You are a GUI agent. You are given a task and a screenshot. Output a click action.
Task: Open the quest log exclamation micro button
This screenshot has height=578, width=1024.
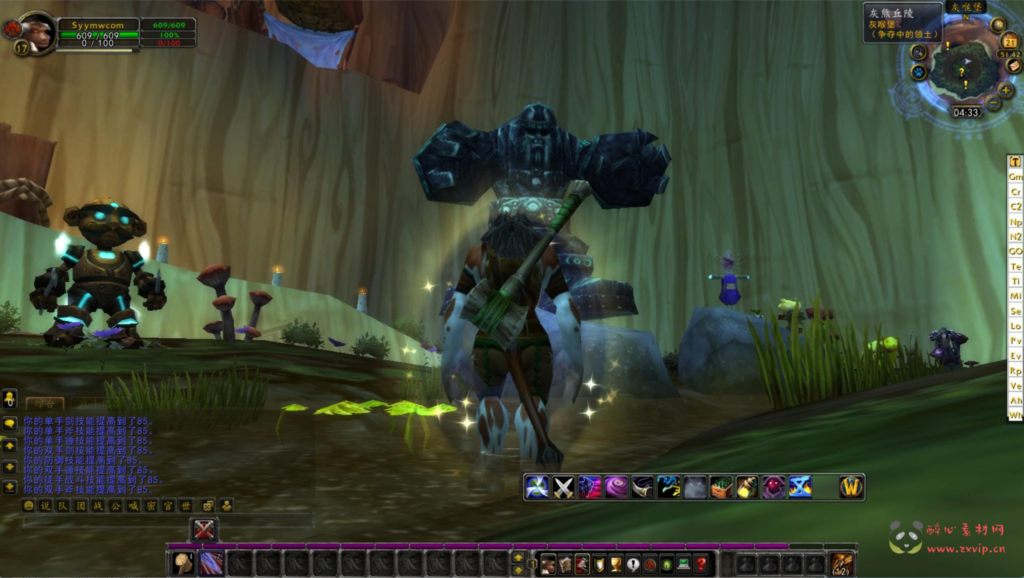(x=633, y=565)
